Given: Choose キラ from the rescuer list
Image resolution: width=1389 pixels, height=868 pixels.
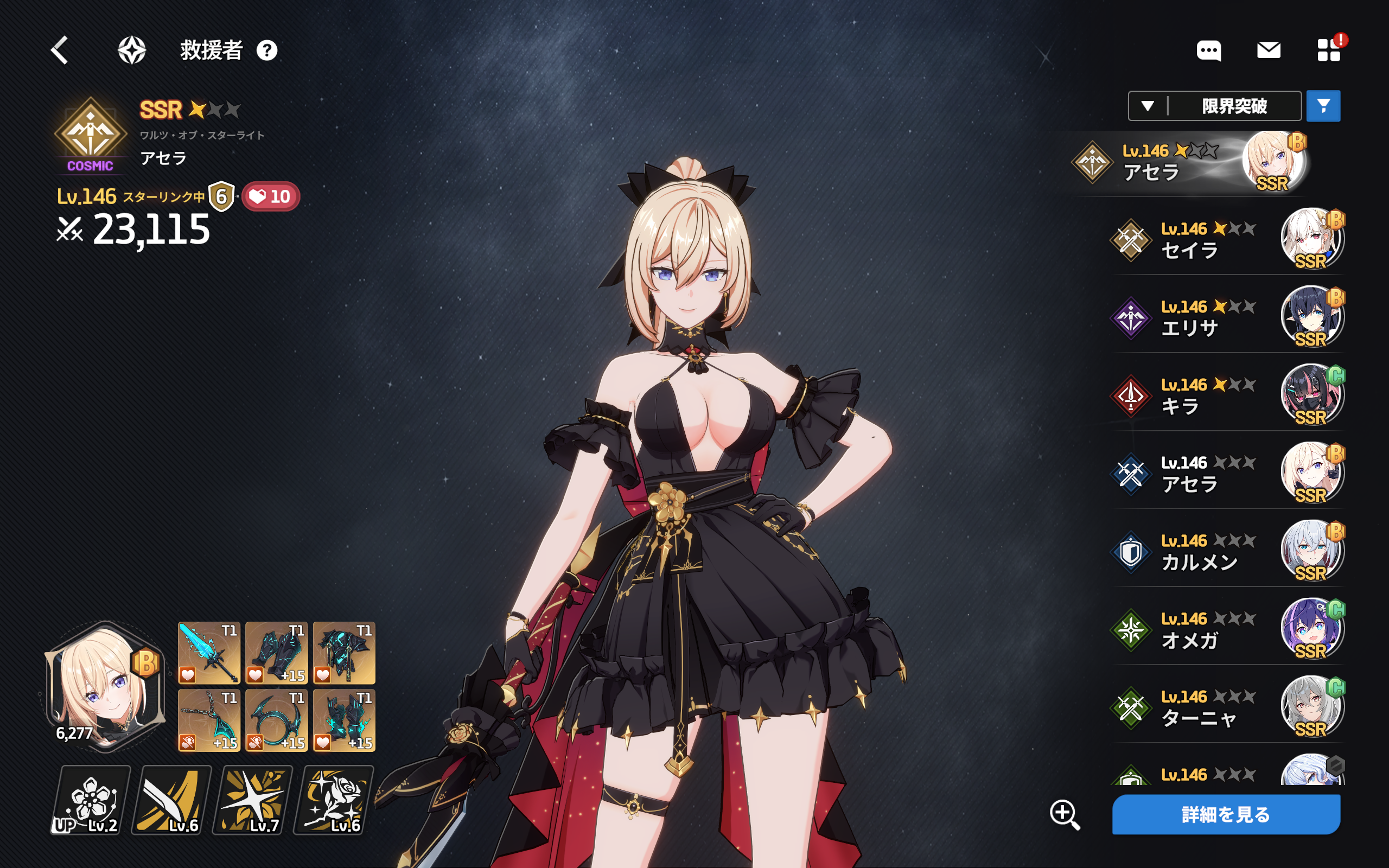Looking at the screenshot, I should [1226, 395].
